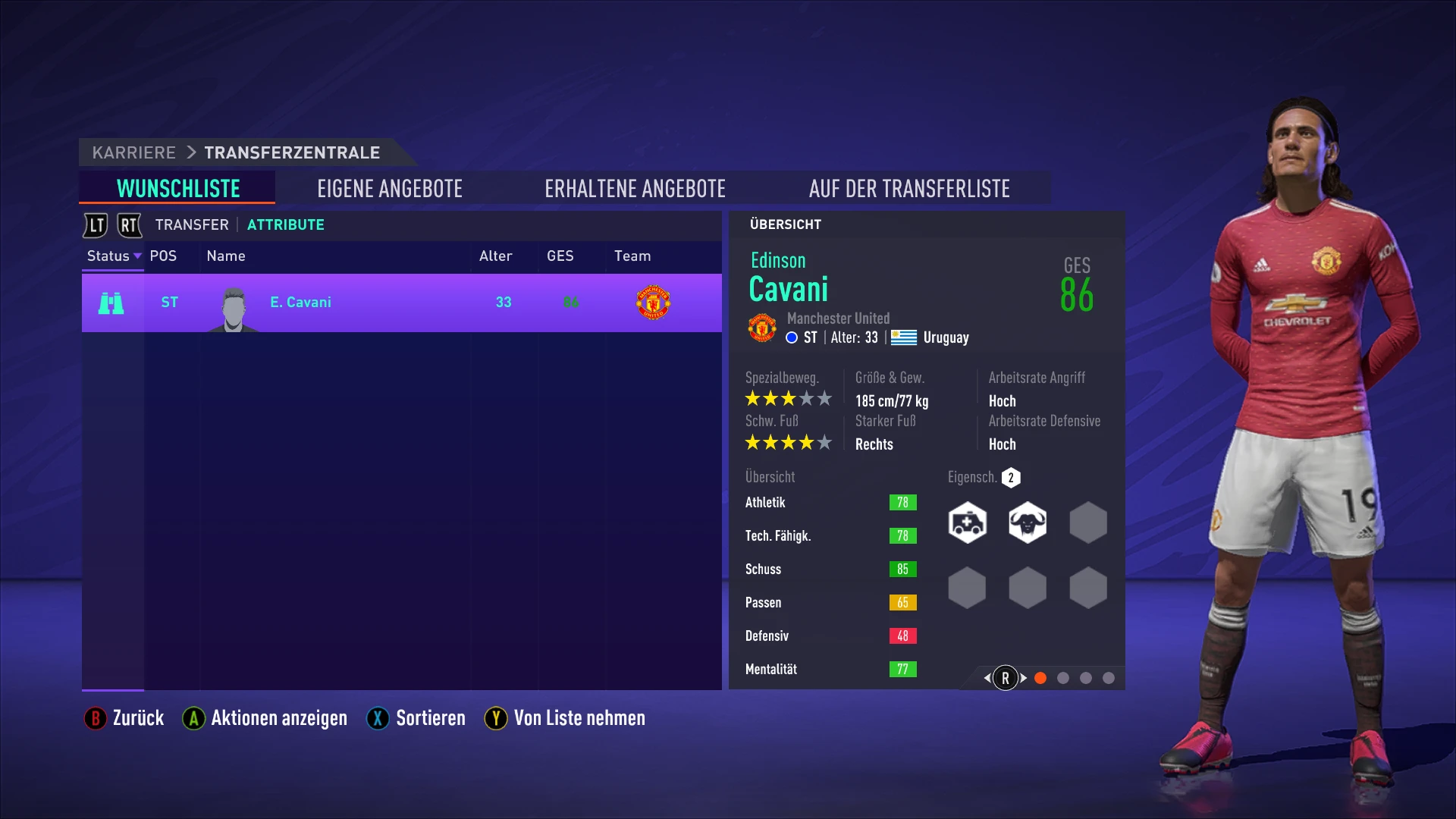Click the Manchester United badge in the Übersicht panel
The image size is (1456, 819).
coord(761,328)
